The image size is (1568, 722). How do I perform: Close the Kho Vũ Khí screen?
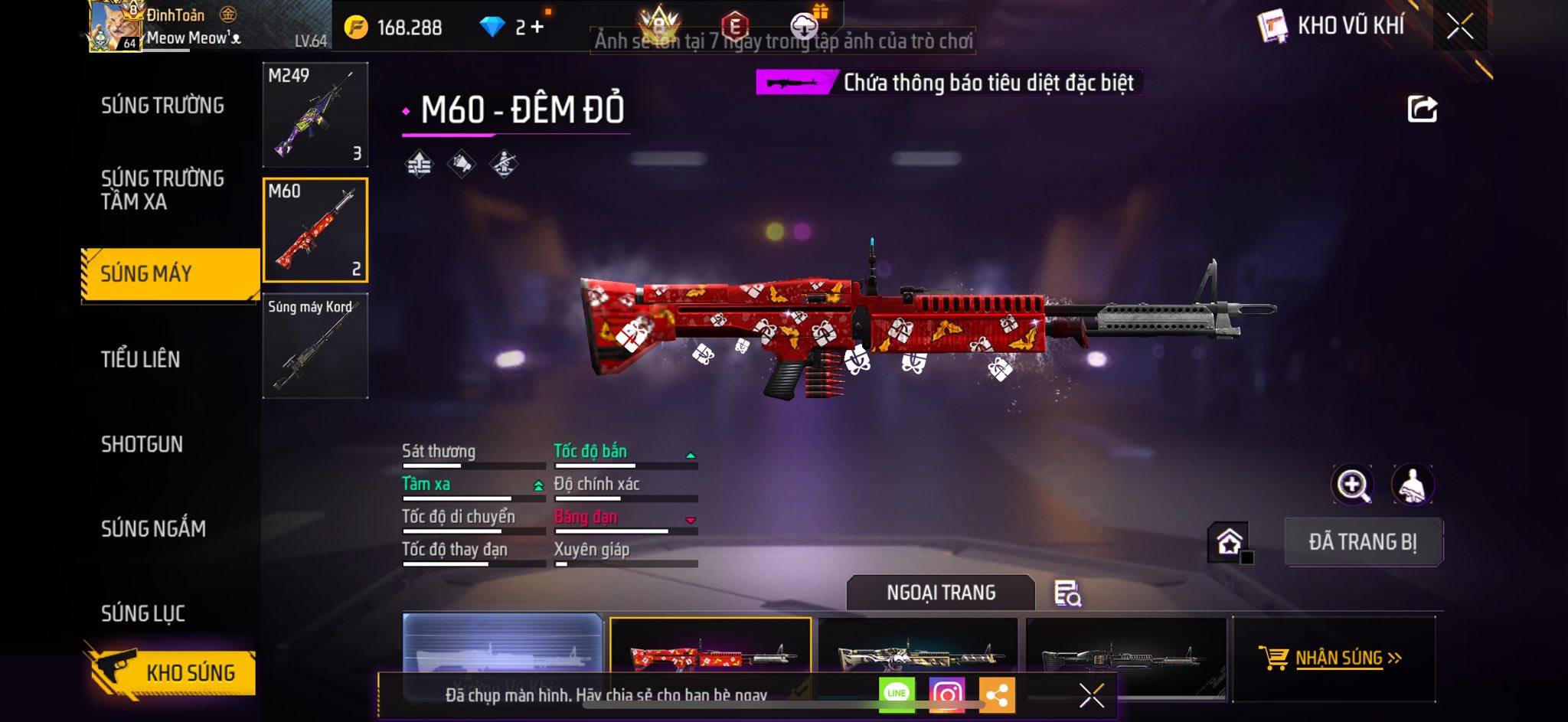pos(1459,26)
